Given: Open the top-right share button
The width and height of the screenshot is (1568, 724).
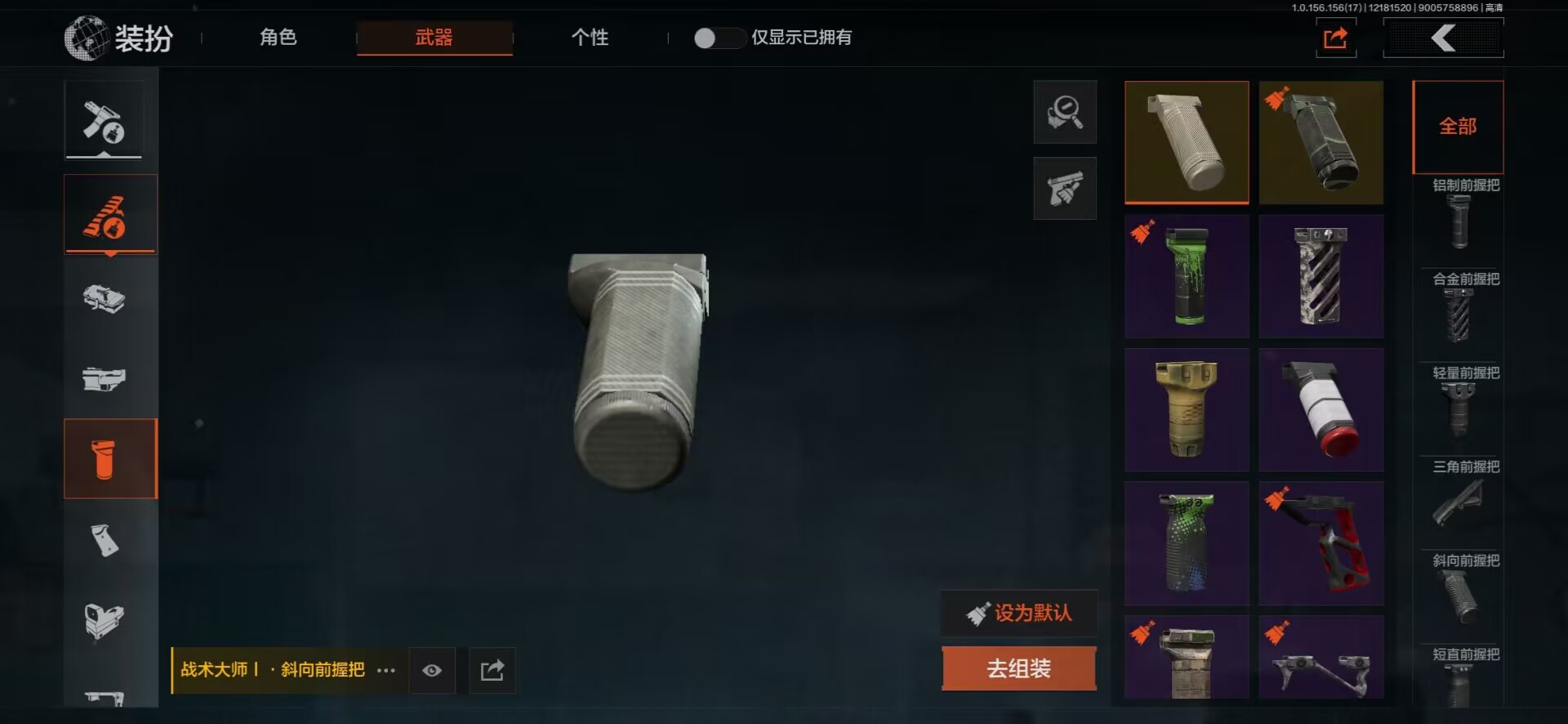Looking at the screenshot, I should pyautogui.click(x=1335, y=38).
